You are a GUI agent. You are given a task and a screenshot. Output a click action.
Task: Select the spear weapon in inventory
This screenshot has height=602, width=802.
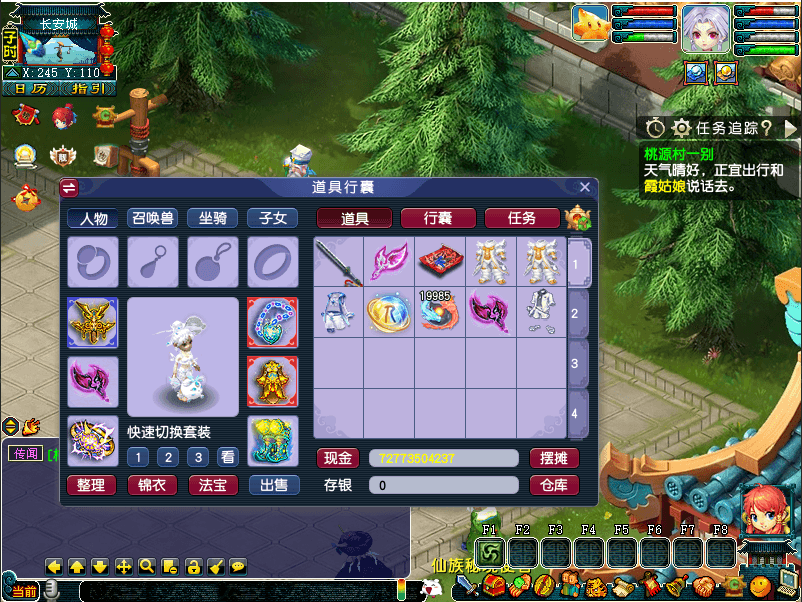tap(338, 262)
